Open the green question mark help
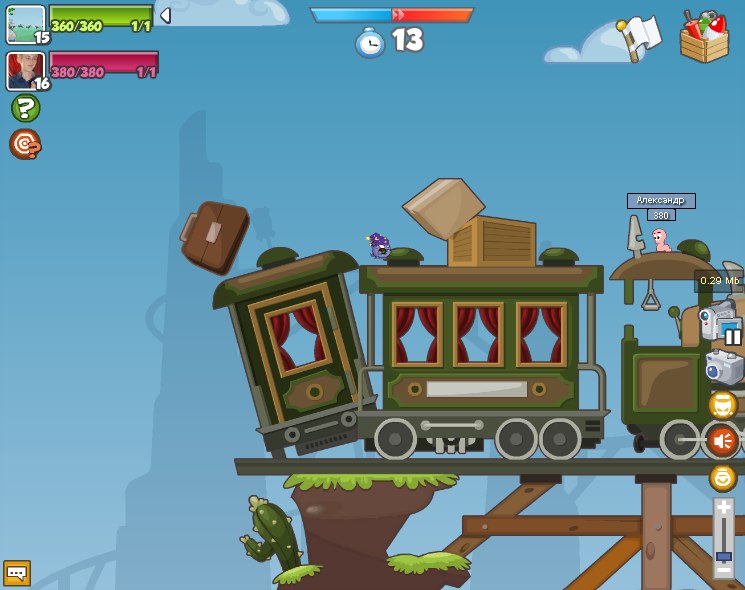 25,108
